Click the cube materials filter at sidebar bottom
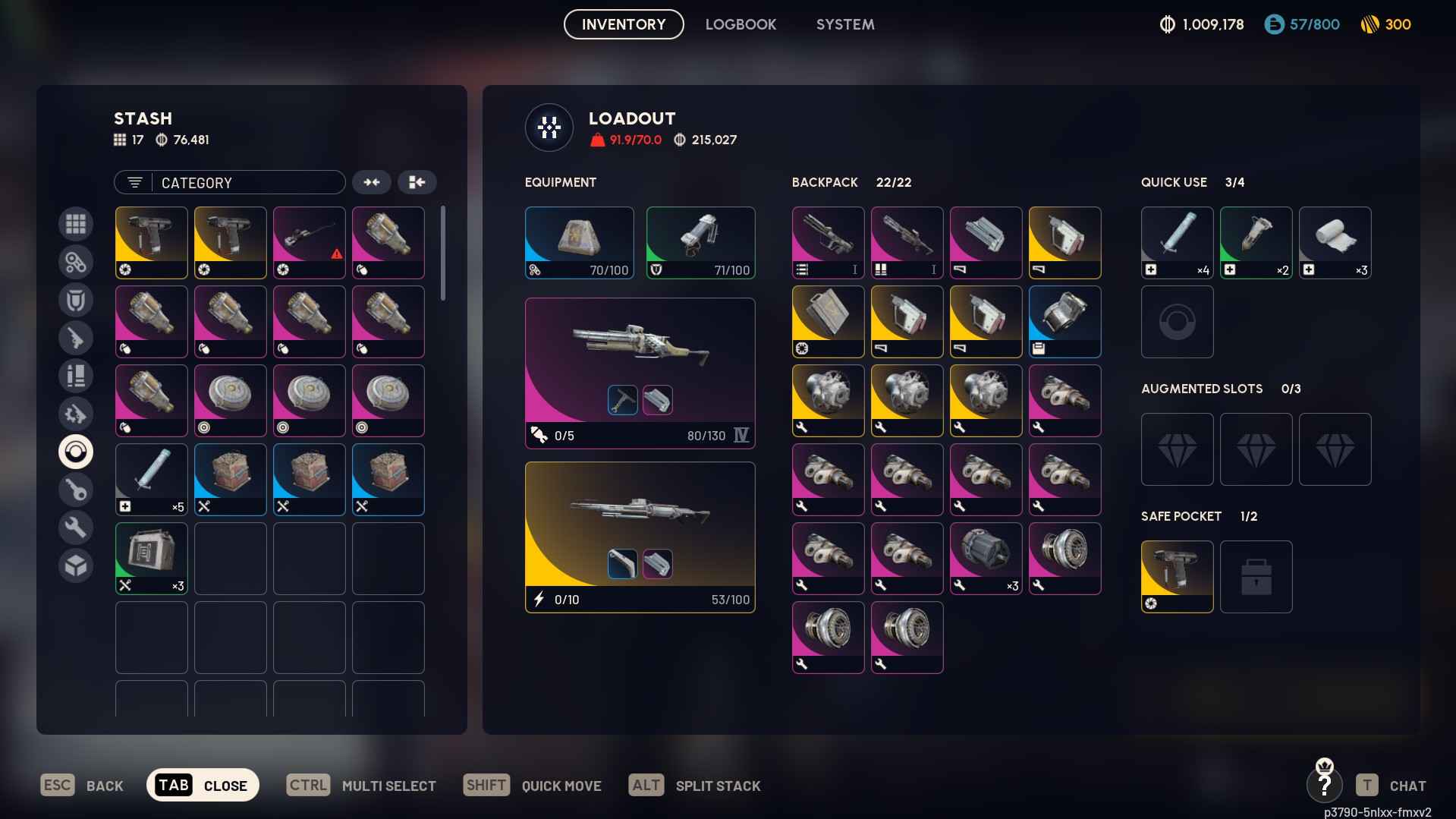 coord(76,565)
